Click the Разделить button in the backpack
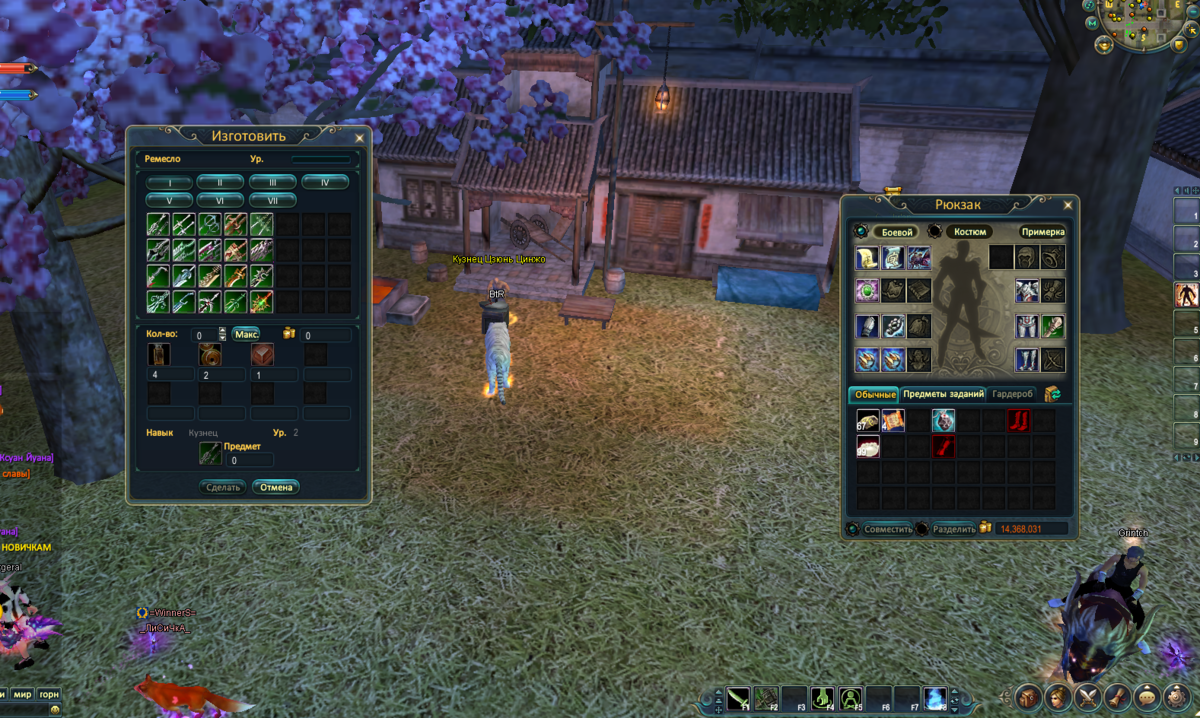Image resolution: width=1200 pixels, height=718 pixels. click(x=953, y=529)
